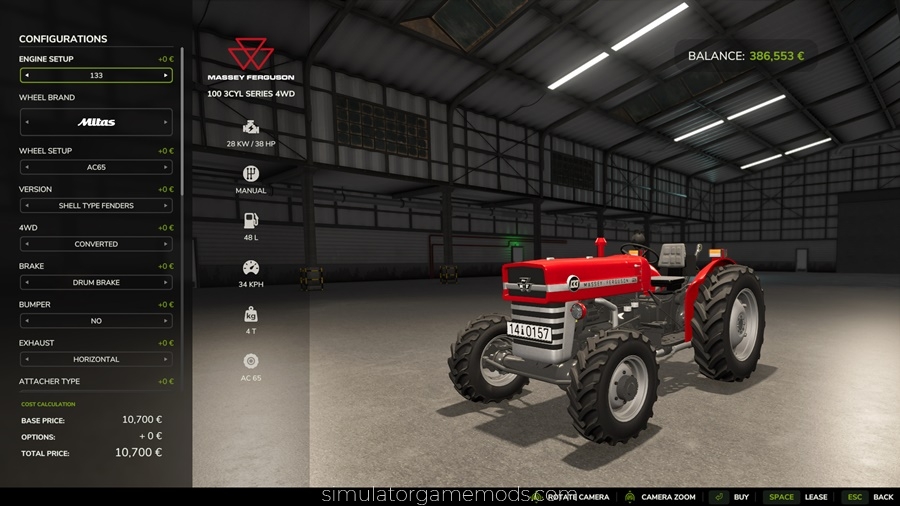Image resolution: width=900 pixels, height=506 pixels.
Task: Select the previous bumper option
Action: (x=26, y=321)
